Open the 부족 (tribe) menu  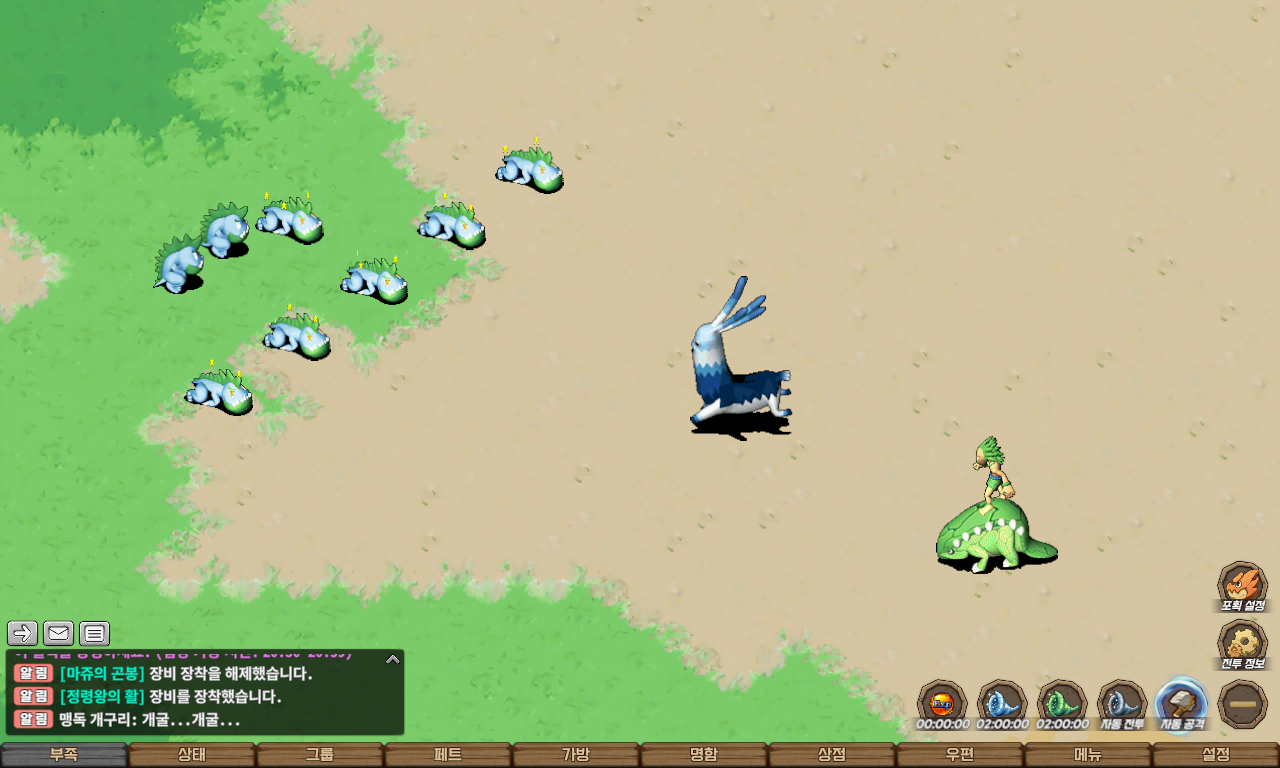(x=64, y=755)
